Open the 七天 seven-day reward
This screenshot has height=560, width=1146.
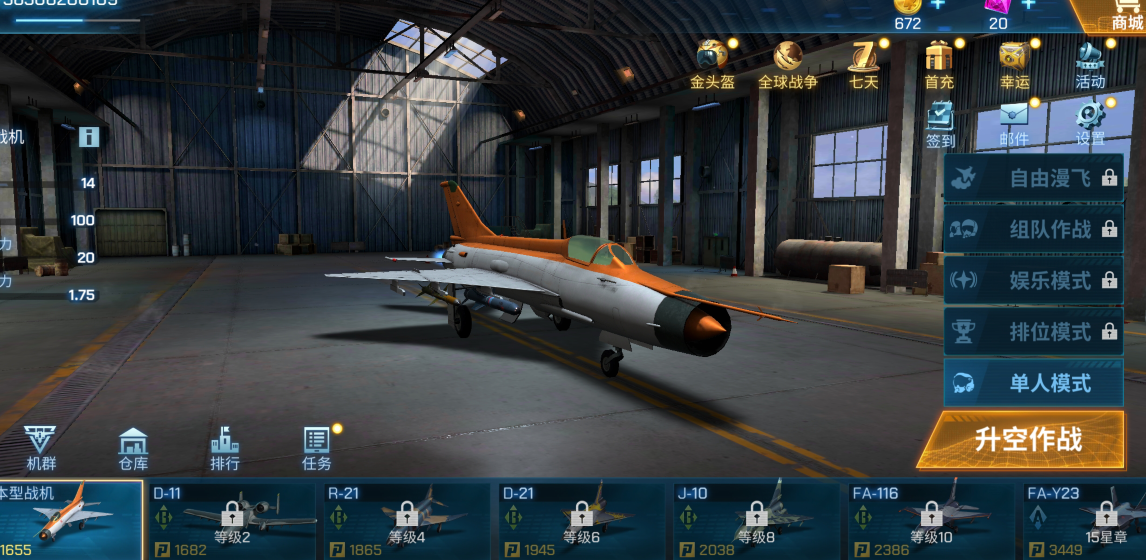(x=863, y=64)
